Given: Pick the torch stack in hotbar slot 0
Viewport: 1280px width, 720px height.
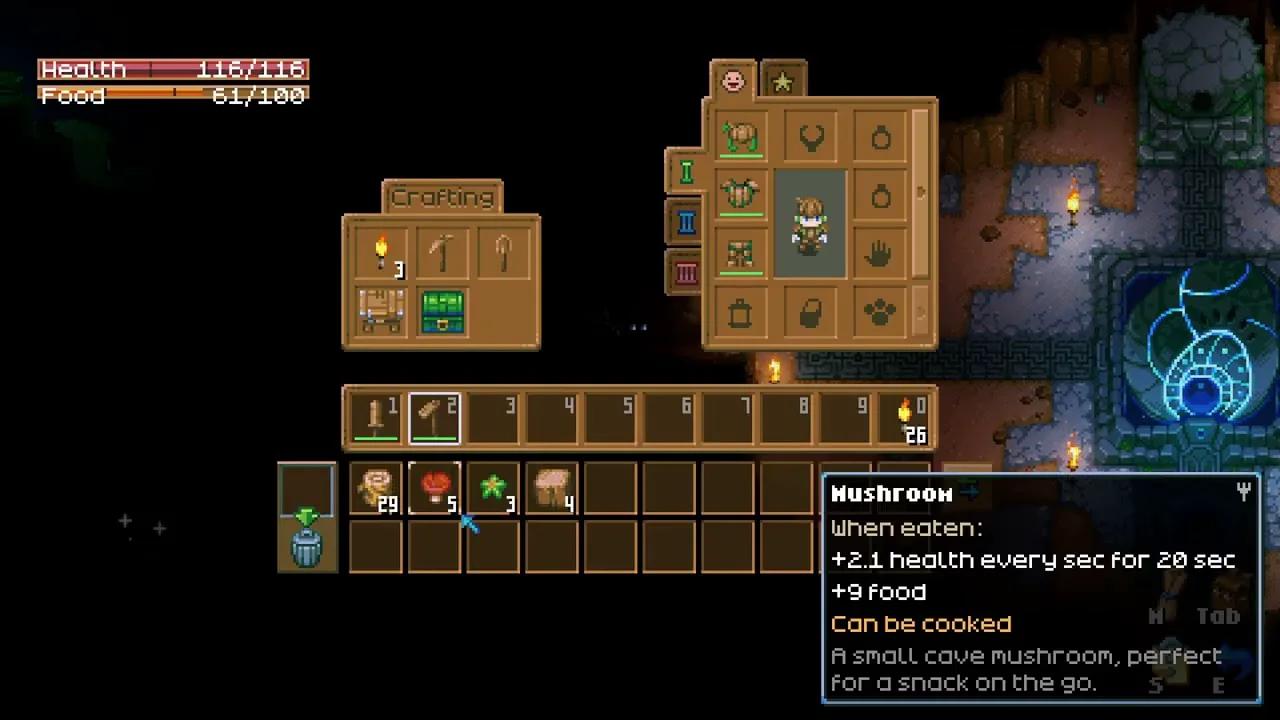Looking at the screenshot, I should 906,417.
